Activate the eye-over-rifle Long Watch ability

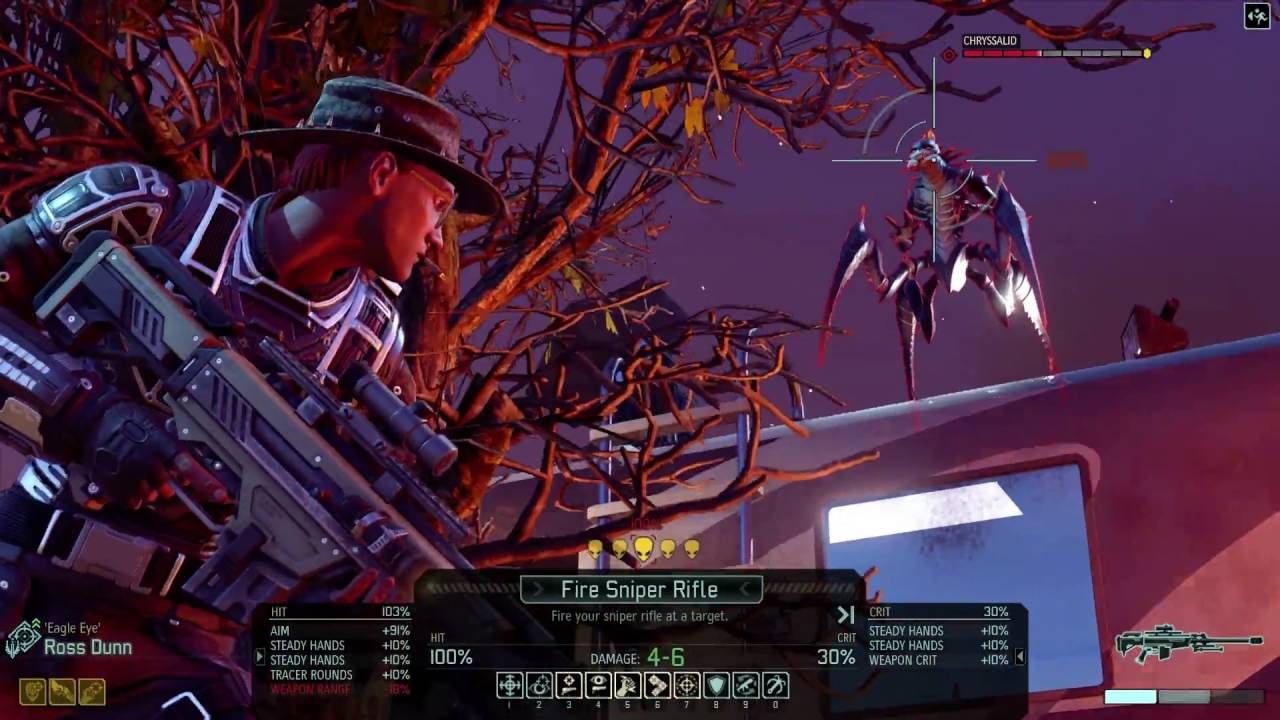[x=598, y=685]
